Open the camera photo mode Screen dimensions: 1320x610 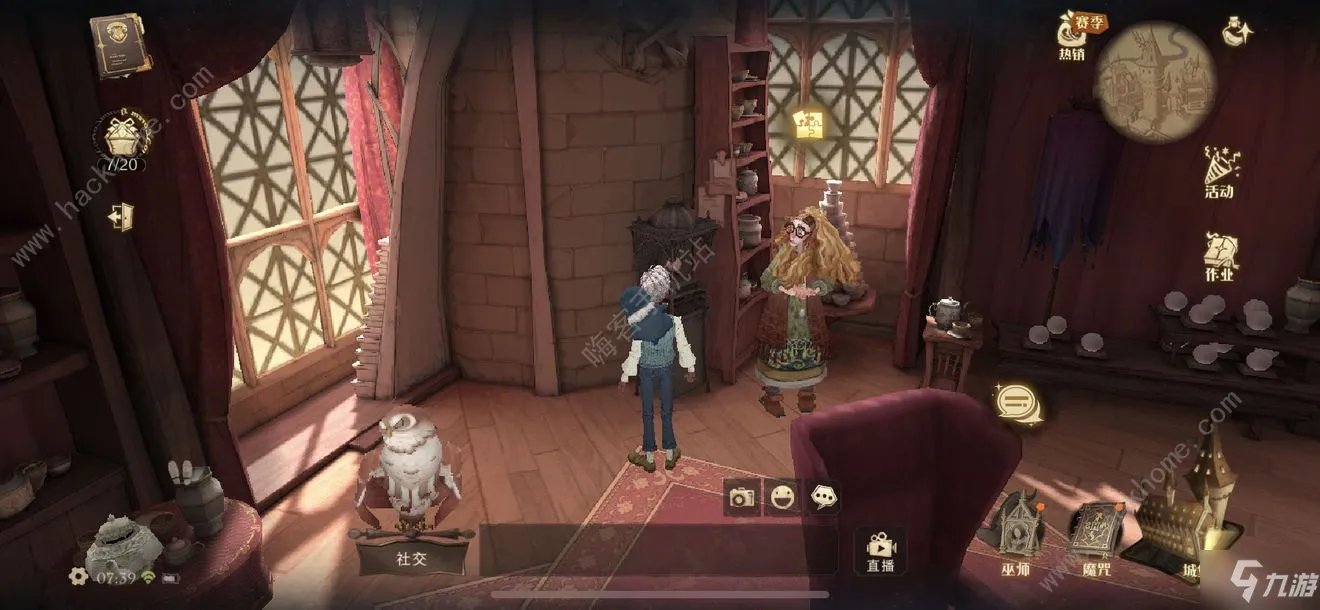click(741, 497)
